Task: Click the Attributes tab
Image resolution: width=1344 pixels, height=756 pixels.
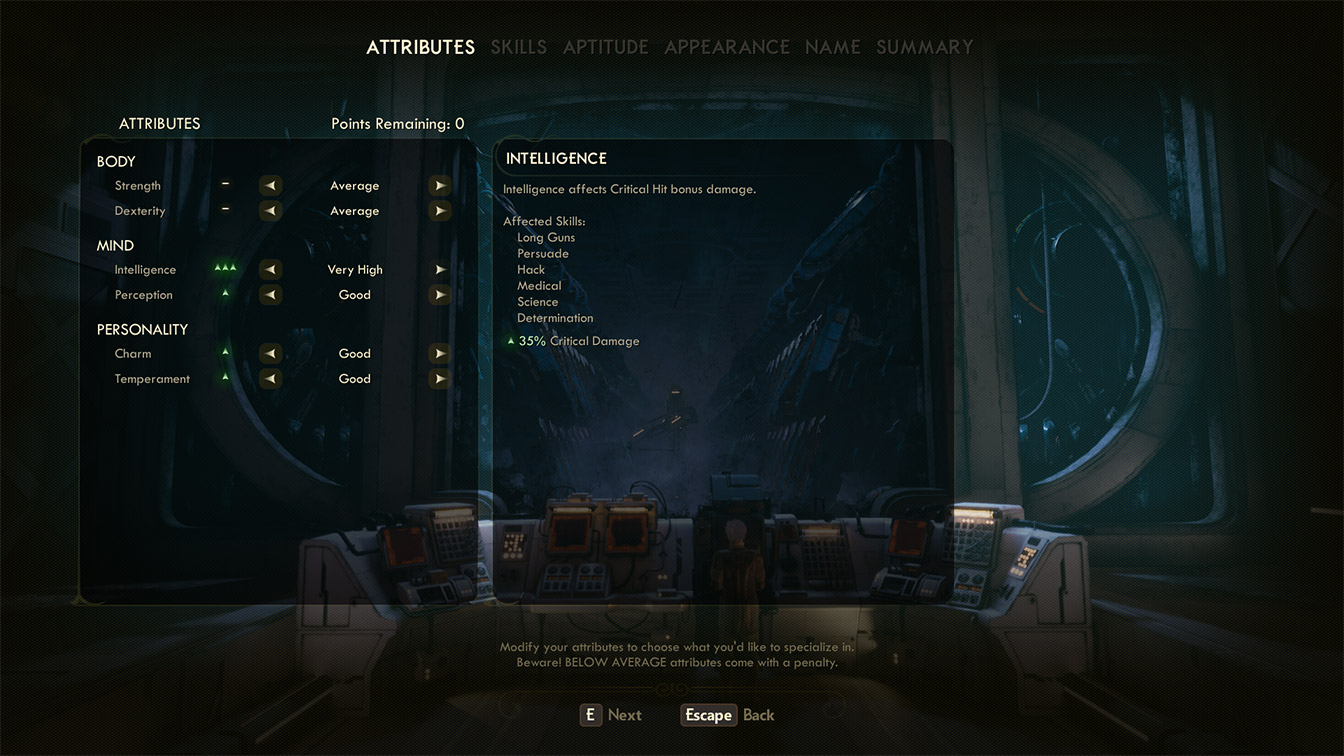Action: pos(420,47)
